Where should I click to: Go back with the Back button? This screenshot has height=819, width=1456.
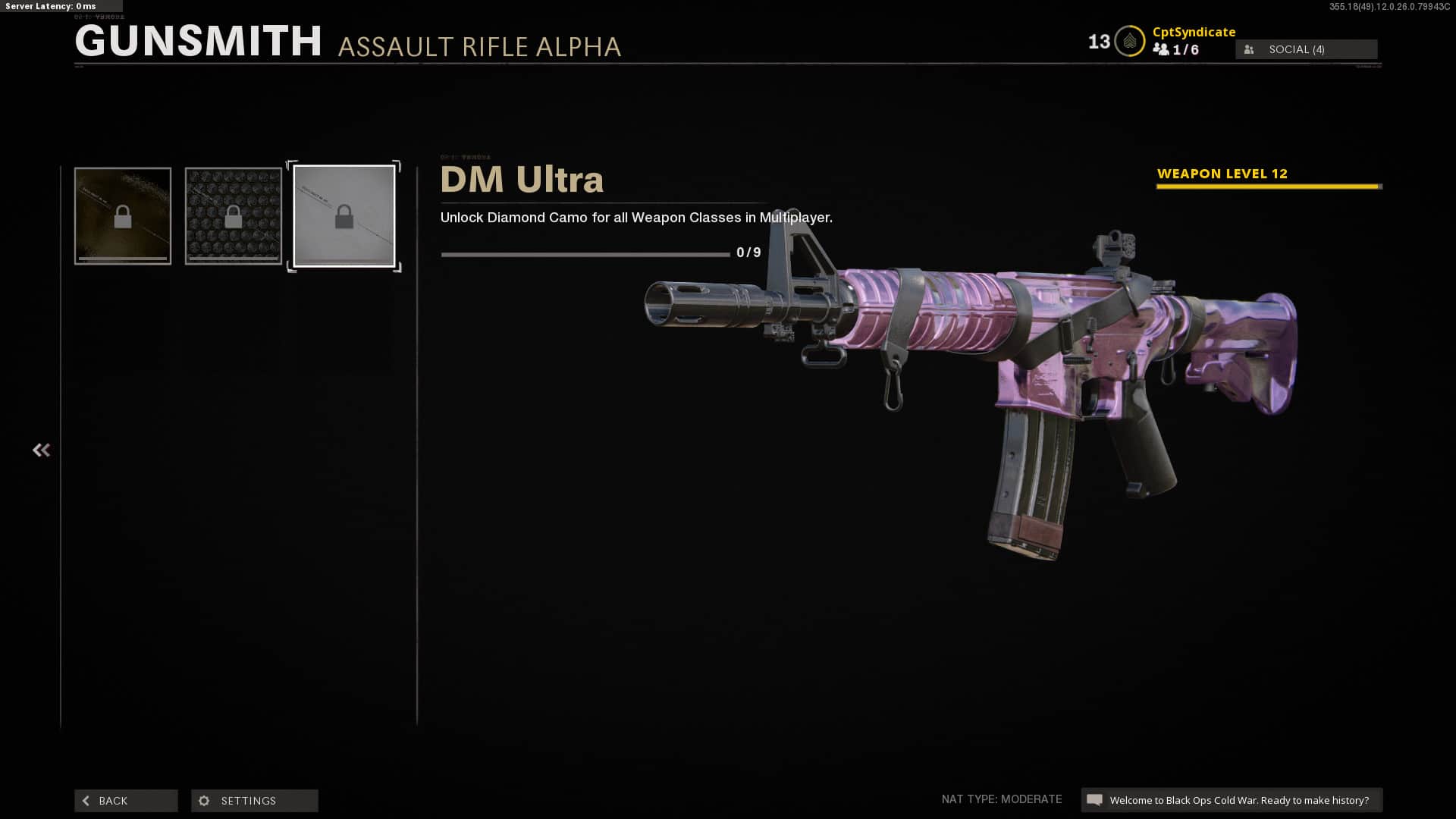(126, 801)
